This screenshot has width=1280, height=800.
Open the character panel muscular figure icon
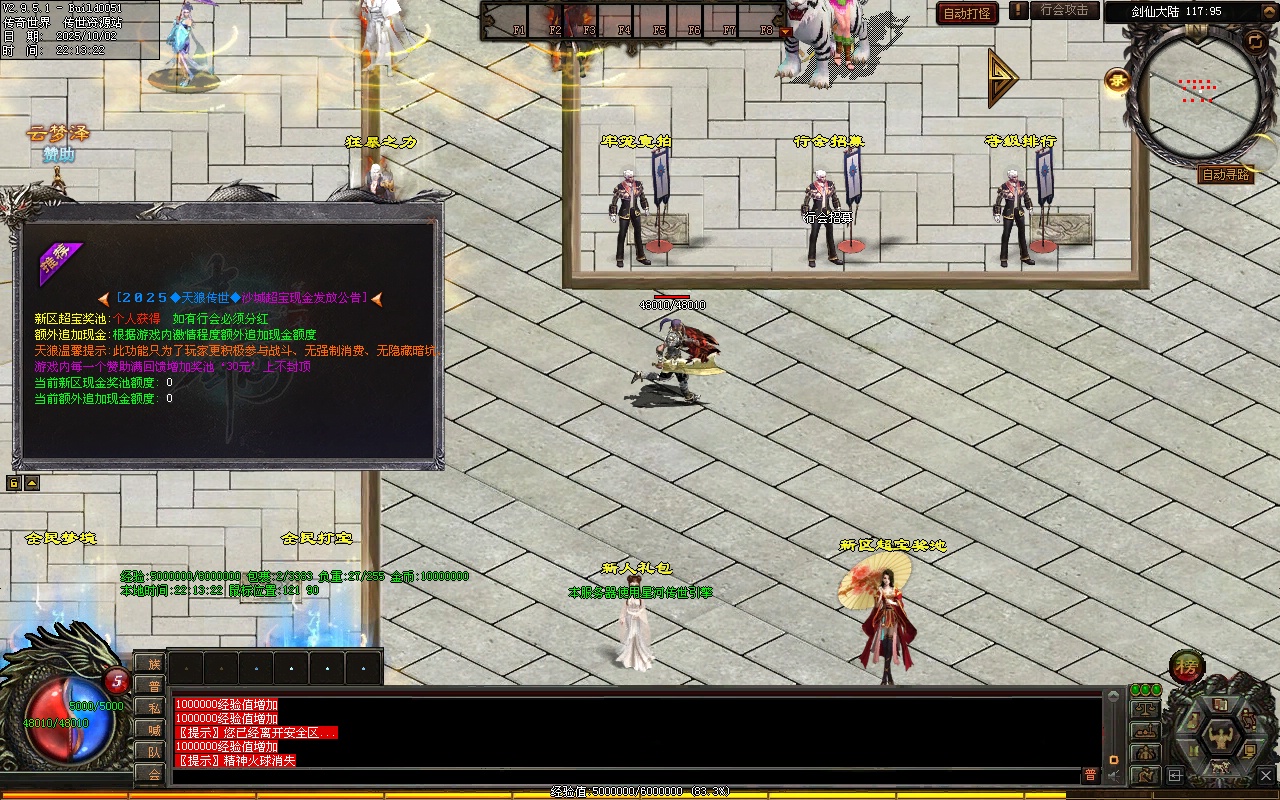[x=1220, y=737]
